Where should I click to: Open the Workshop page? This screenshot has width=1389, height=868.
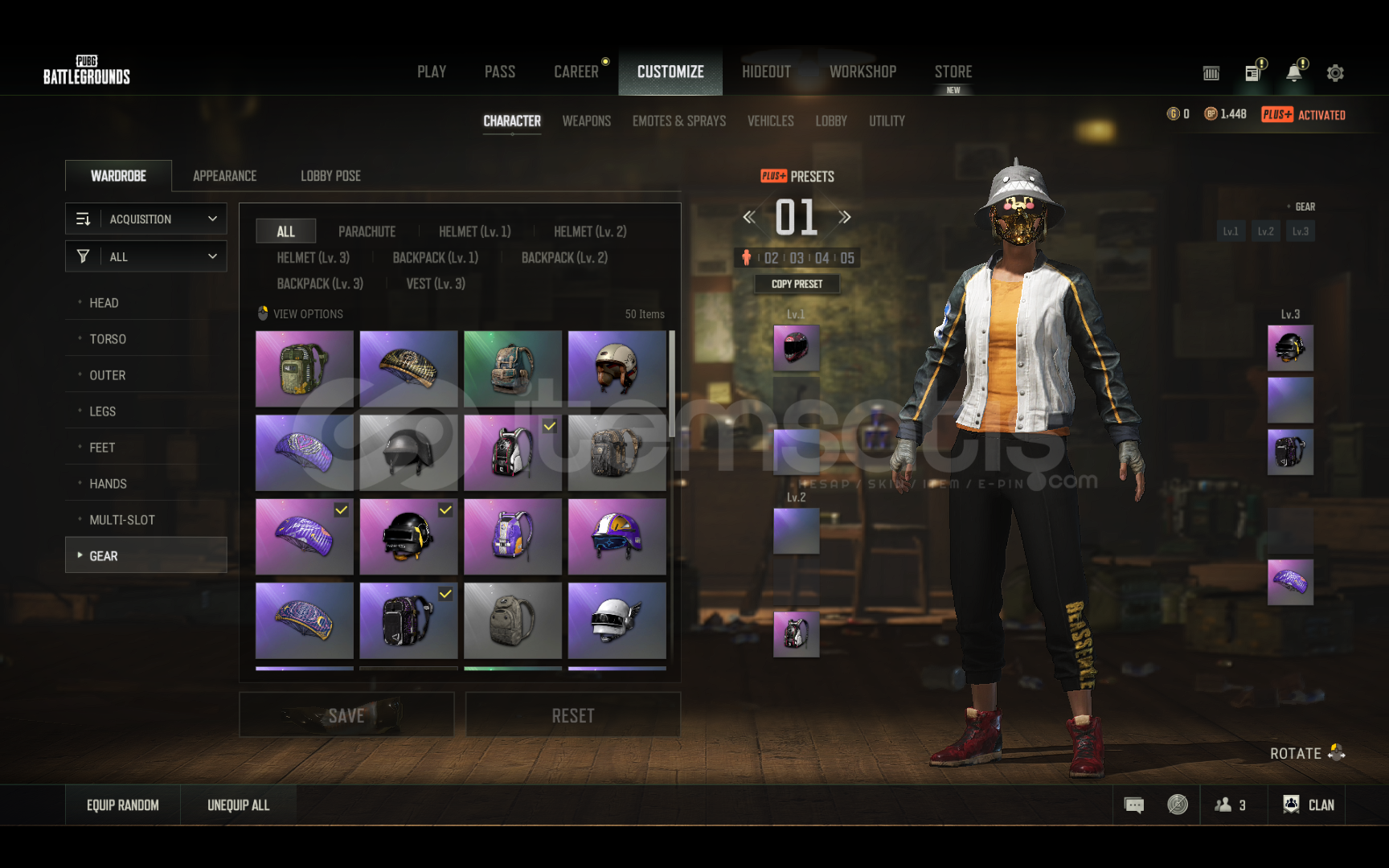point(862,72)
